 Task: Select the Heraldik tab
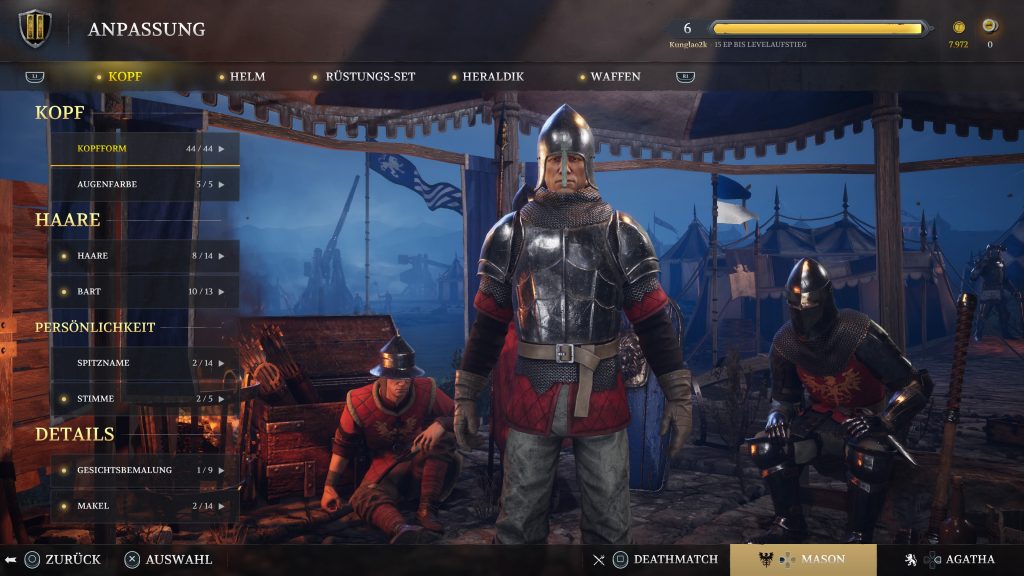(x=492, y=77)
